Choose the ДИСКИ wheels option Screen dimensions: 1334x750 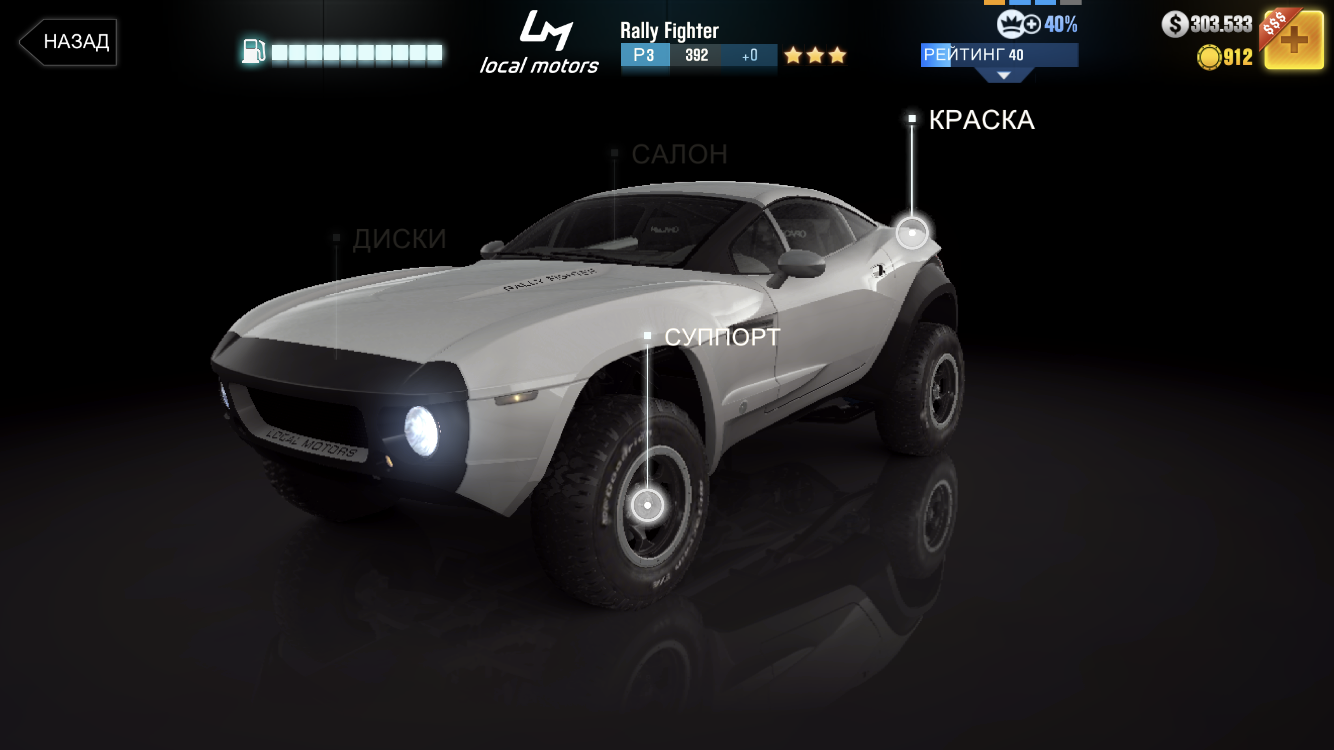399,239
